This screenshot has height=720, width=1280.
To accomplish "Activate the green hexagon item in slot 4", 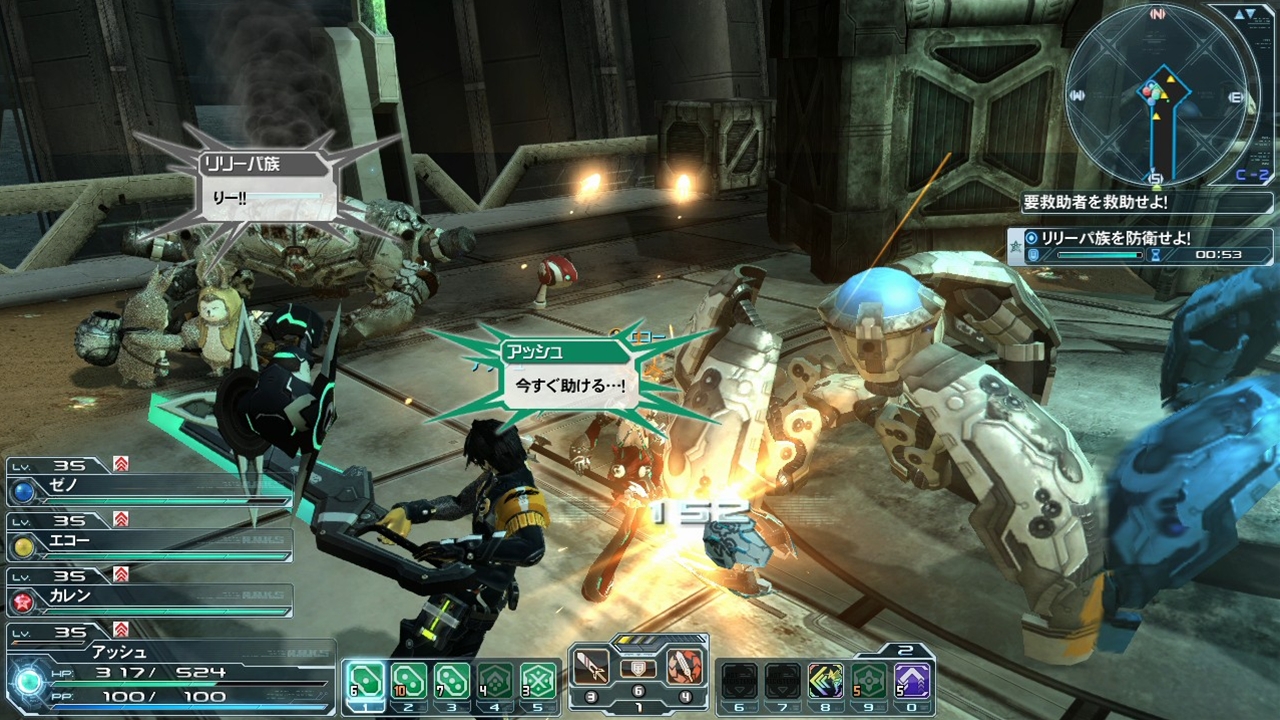I will [x=494, y=681].
